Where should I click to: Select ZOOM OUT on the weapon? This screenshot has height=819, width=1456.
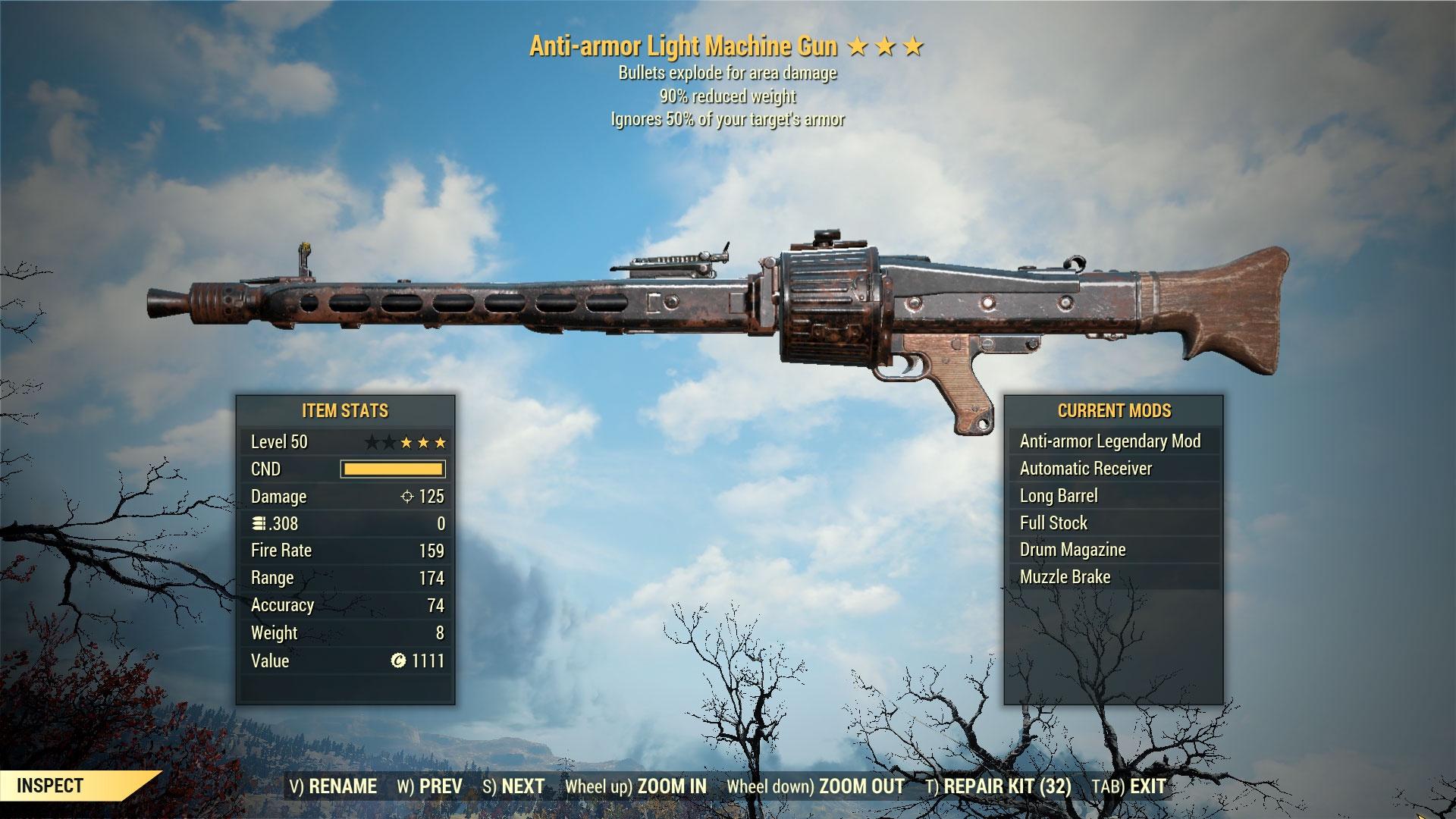(815, 786)
